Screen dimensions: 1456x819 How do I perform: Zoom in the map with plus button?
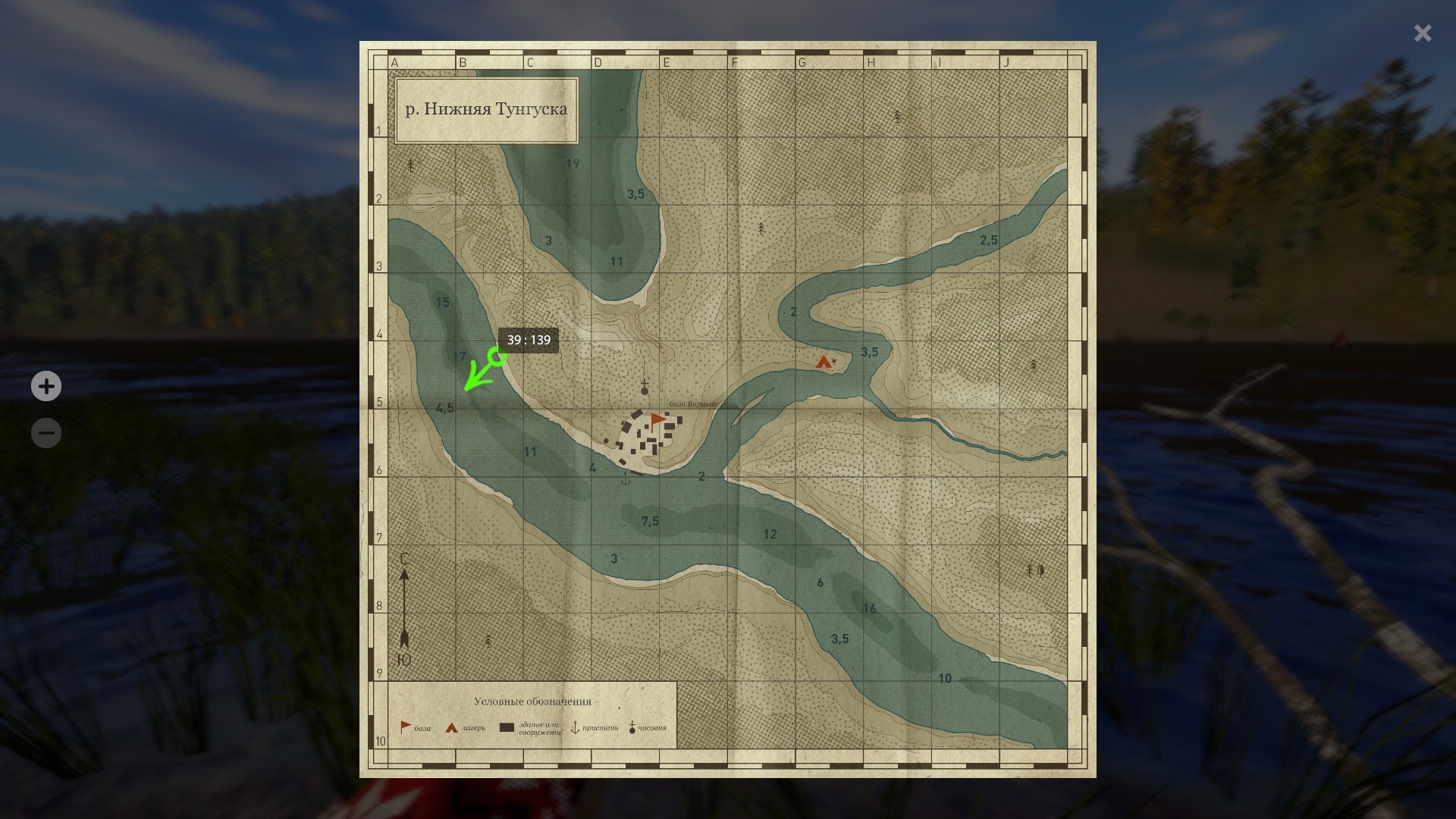(x=46, y=386)
